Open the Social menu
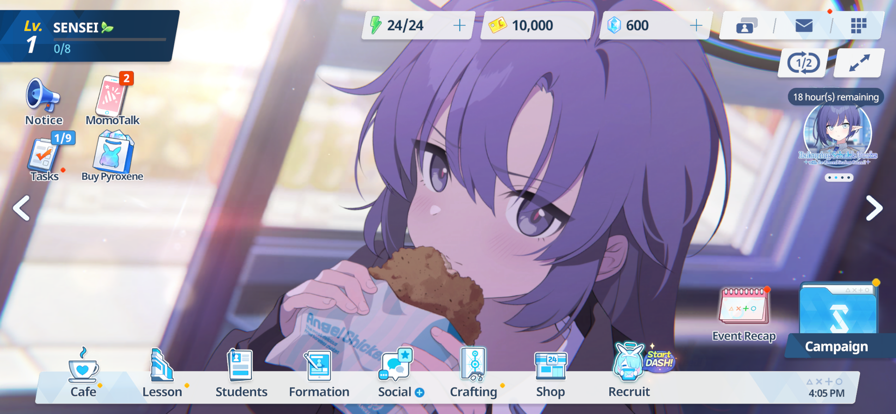Screen dimensions: 896x414 (397, 372)
